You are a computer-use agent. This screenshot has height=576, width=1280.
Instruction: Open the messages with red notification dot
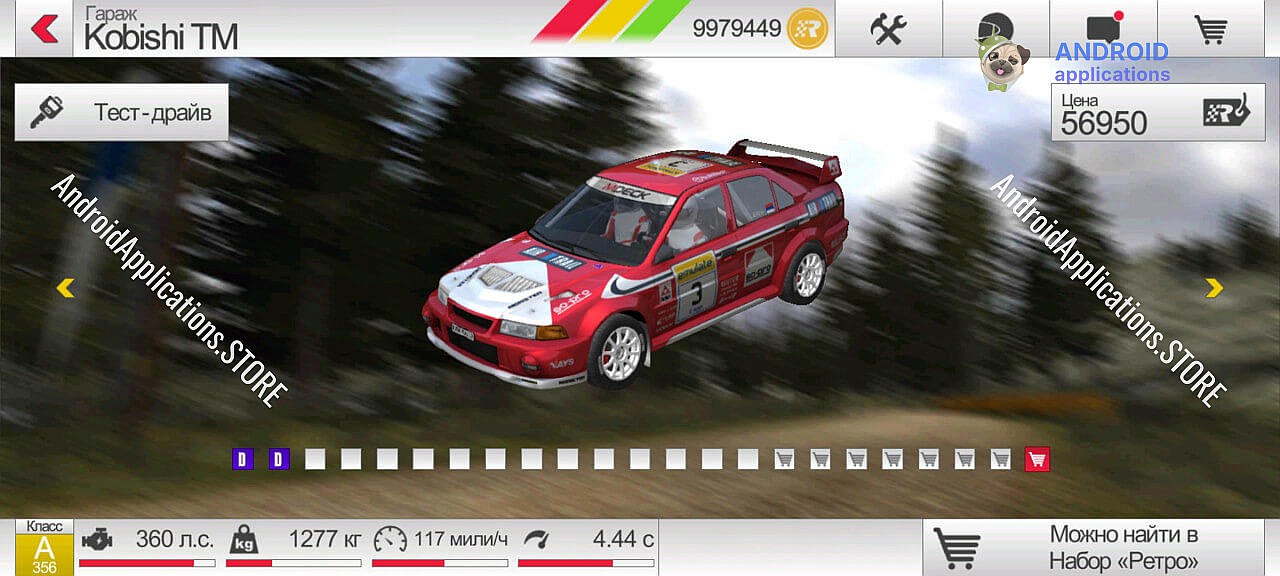coord(1103,29)
